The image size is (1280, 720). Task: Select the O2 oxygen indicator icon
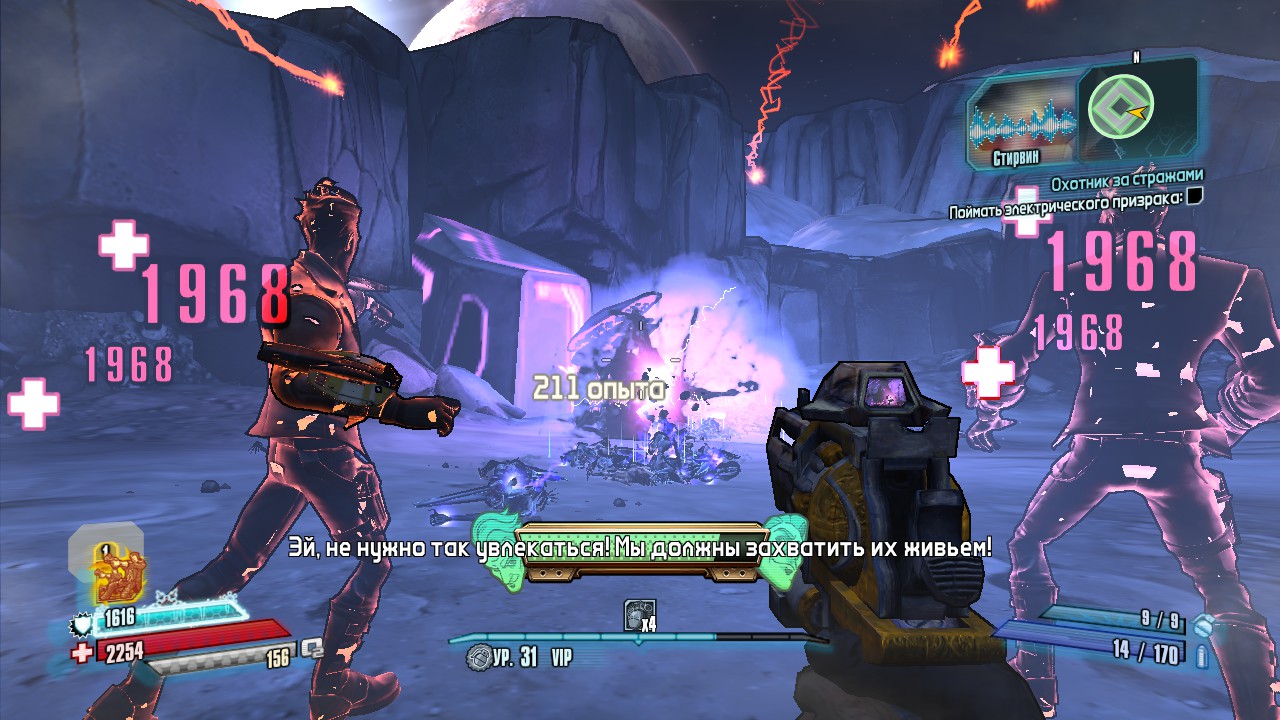(313, 648)
